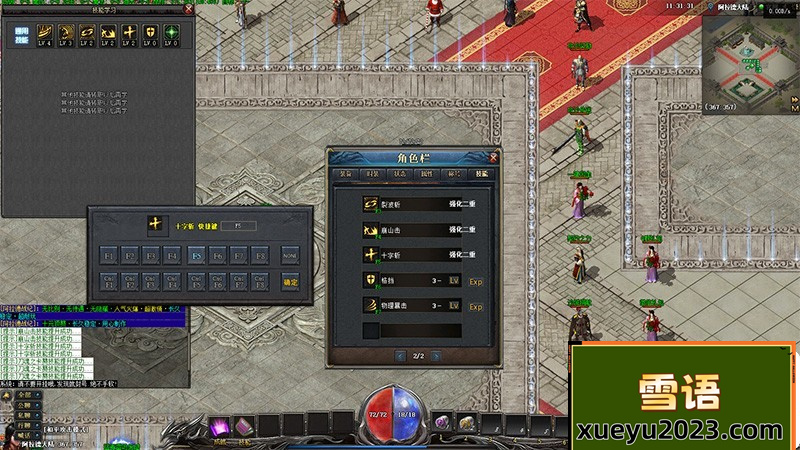Confirm hotkey with the 确定 button
Image resolution: width=800 pixels, height=450 pixels.
[291, 283]
